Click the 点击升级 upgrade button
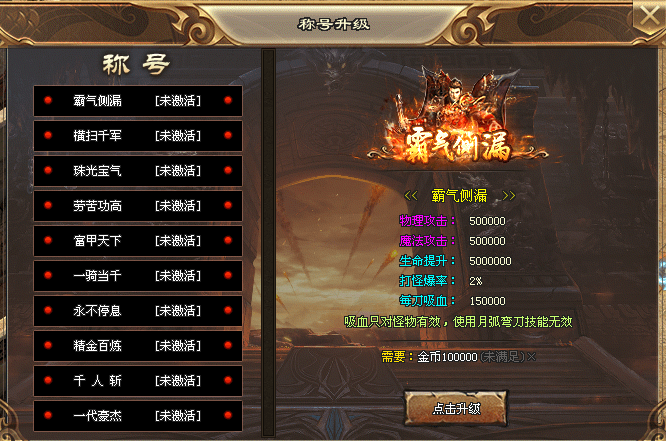Screen dimensions: 666x441 pos(456,408)
